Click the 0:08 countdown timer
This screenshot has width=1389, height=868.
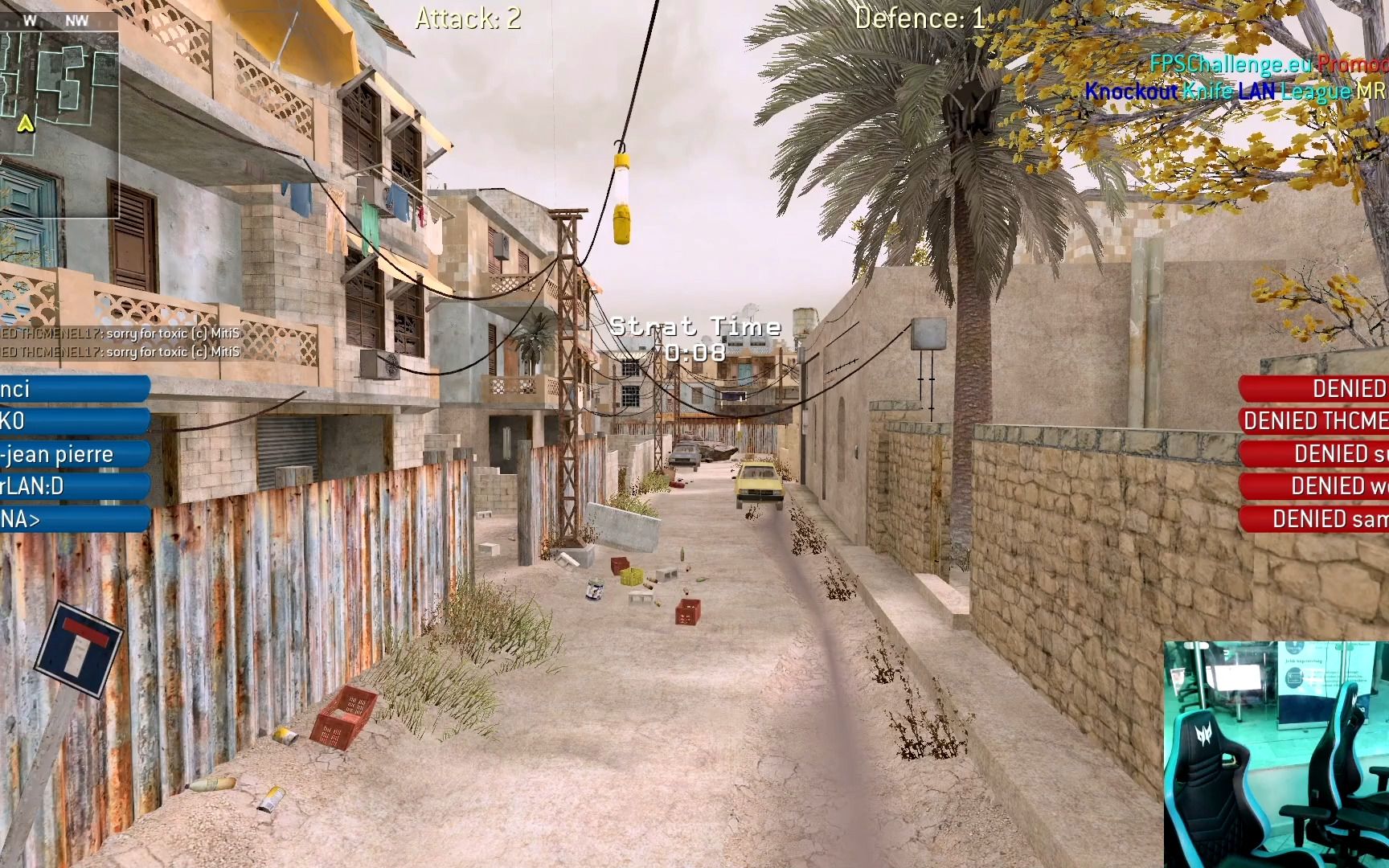[694, 350]
